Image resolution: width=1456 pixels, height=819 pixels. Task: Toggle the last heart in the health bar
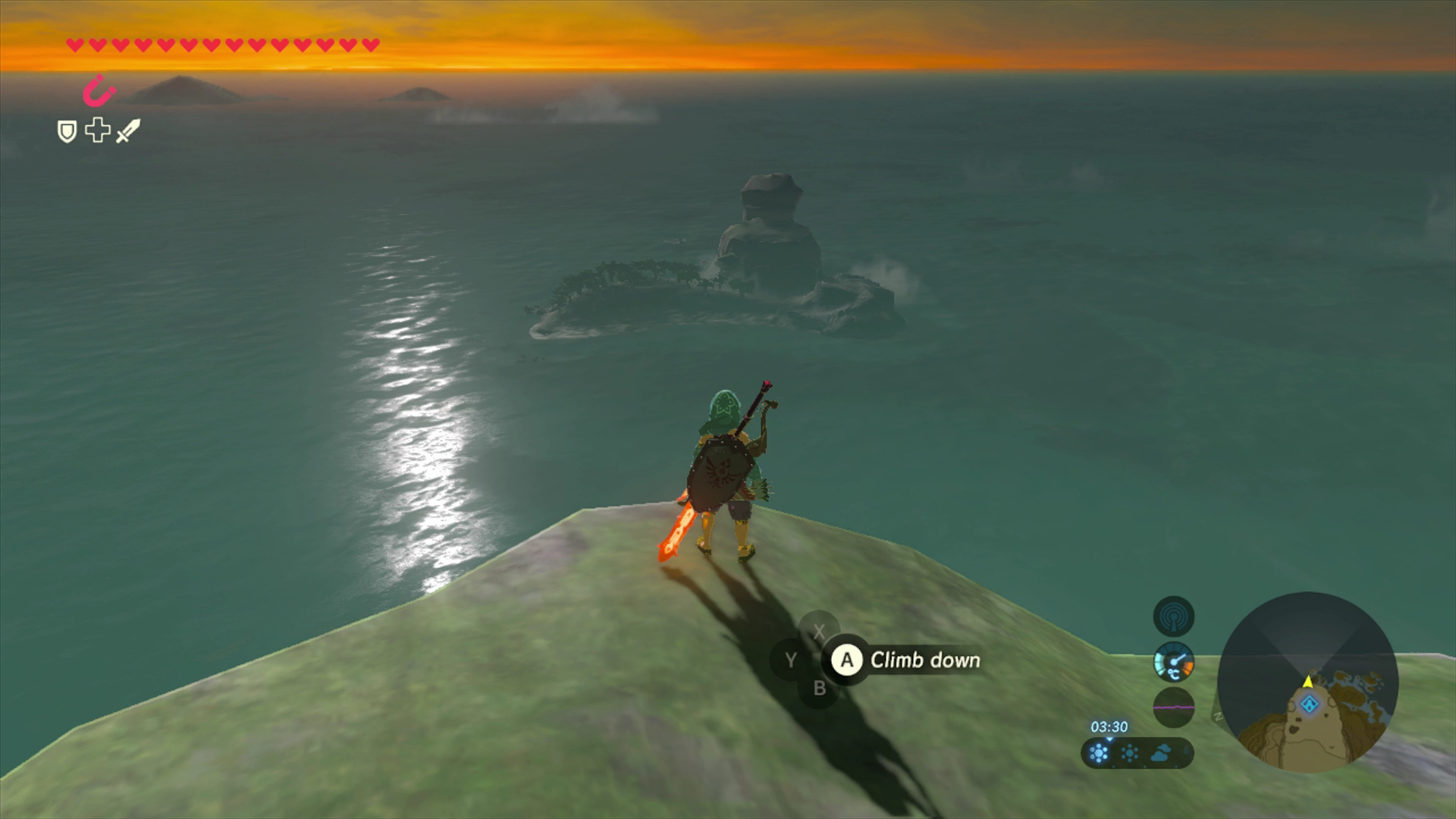tap(369, 45)
